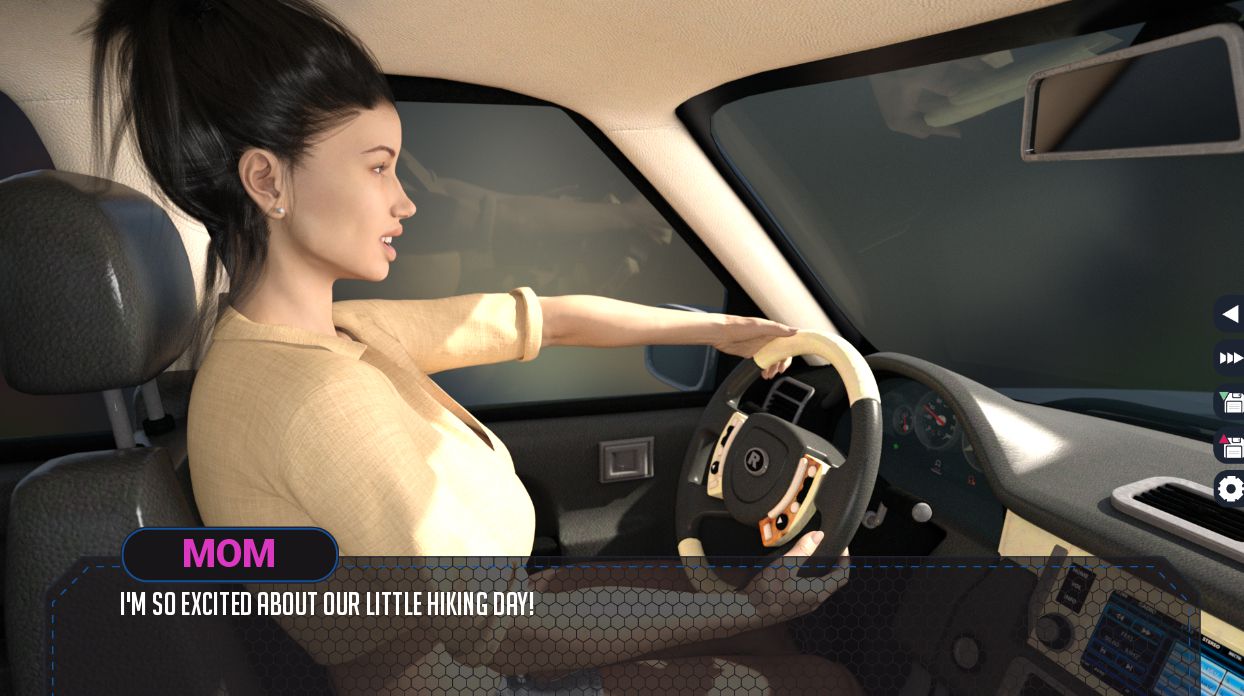Image resolution: width=1244 pixels, height=696 pixels.
Task: Click the floppy disk icon with green arrow
Action: pos(1231,402)
